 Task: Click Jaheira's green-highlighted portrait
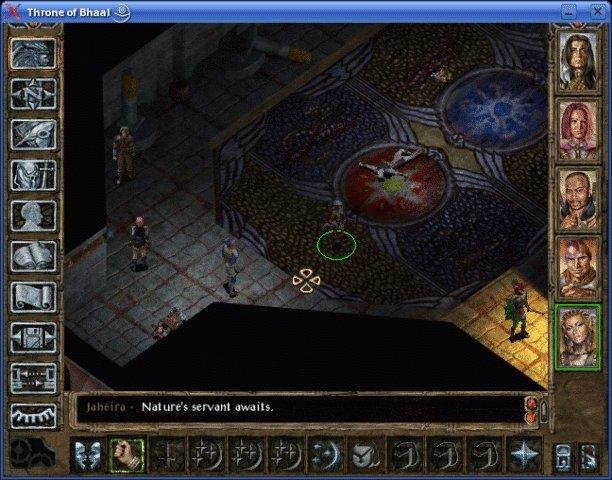coord(578,334)
